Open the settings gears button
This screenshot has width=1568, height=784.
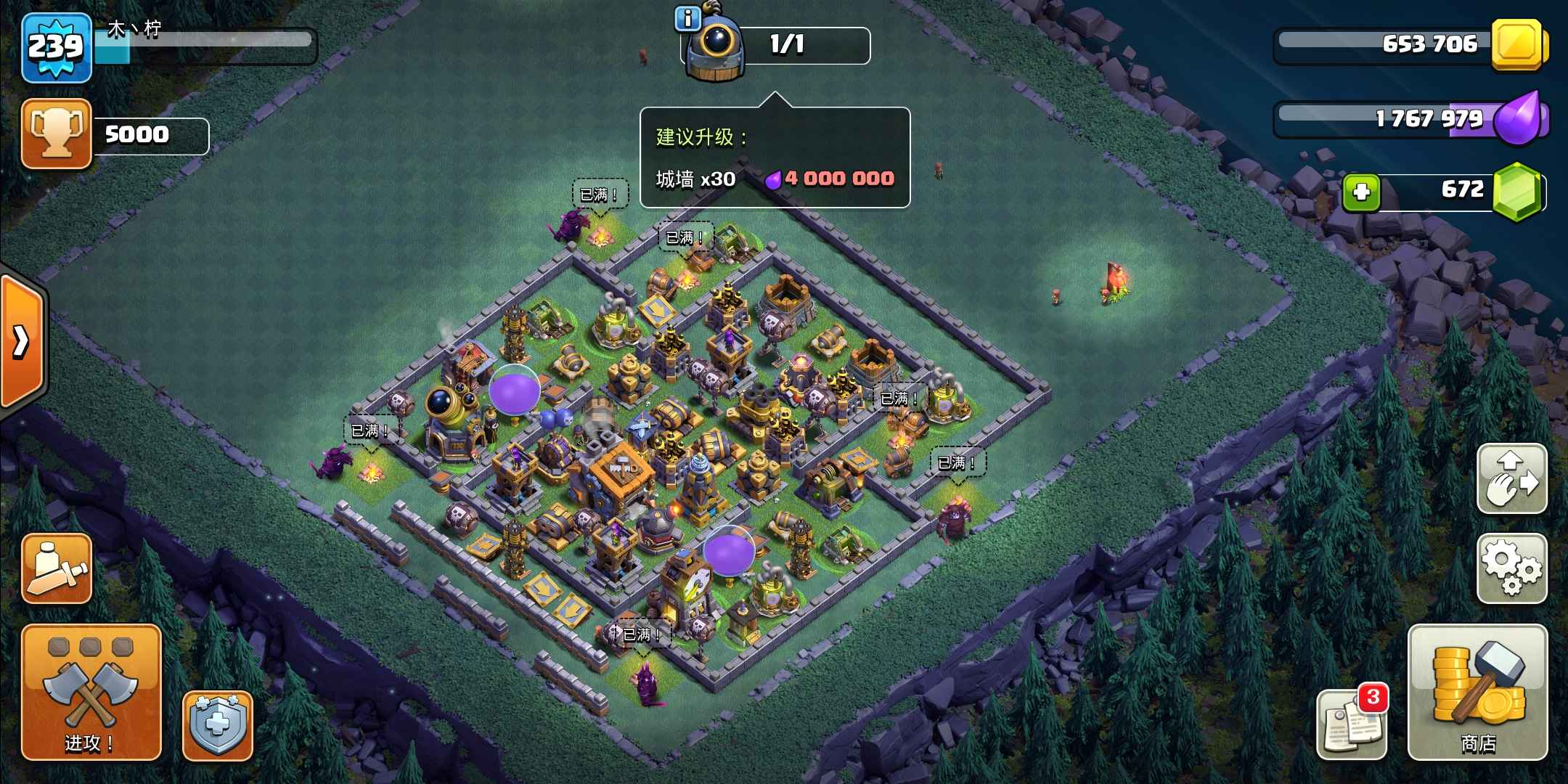tap(1512, 568)
